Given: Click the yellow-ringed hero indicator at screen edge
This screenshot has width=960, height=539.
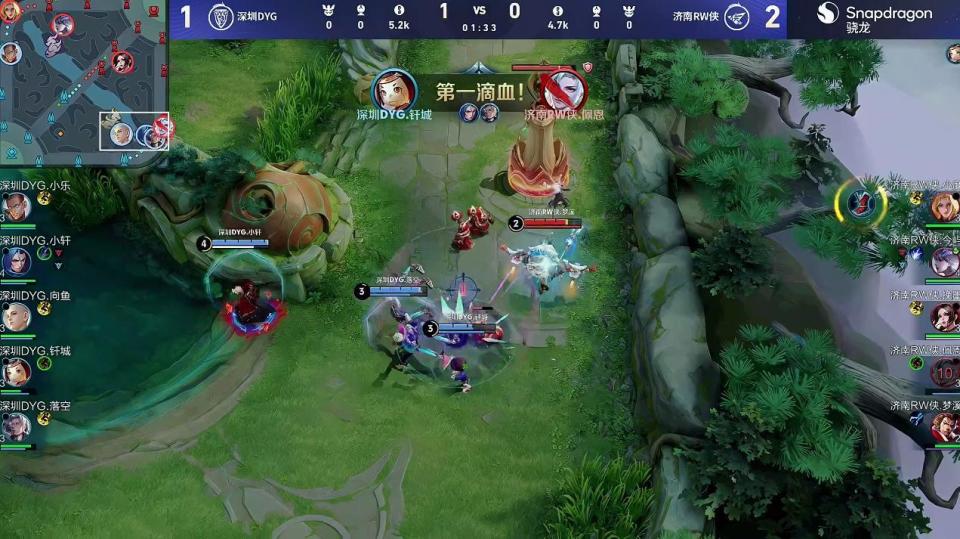Looking at the screenshot, I should pos(860,203).
